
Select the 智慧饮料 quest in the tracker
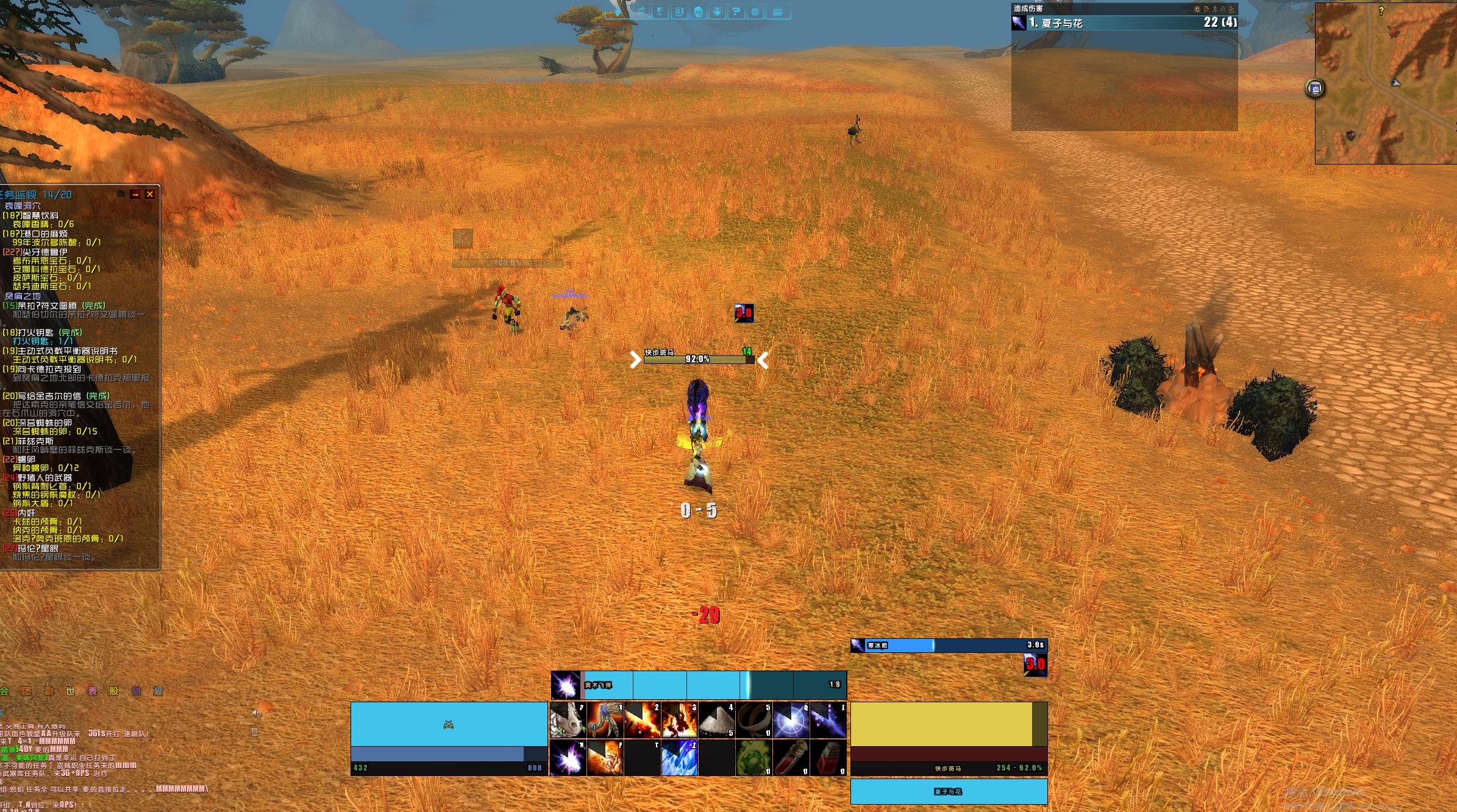click(39, 216)
